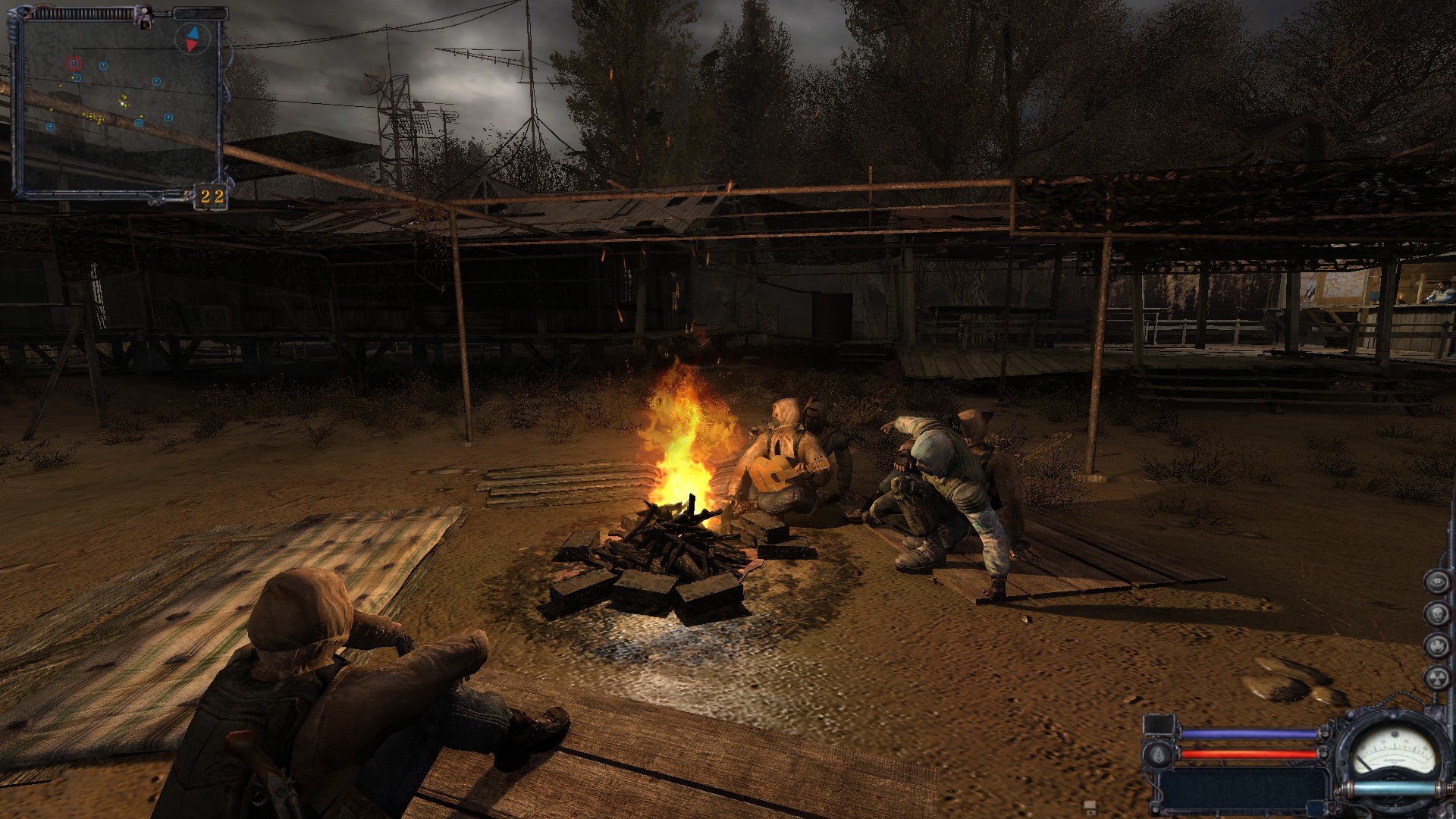Viewport: 1456px width, 819px height.
Task: Click the blood drop bleeding icon
Action: pyautogui.click(x=1159, y=754)
